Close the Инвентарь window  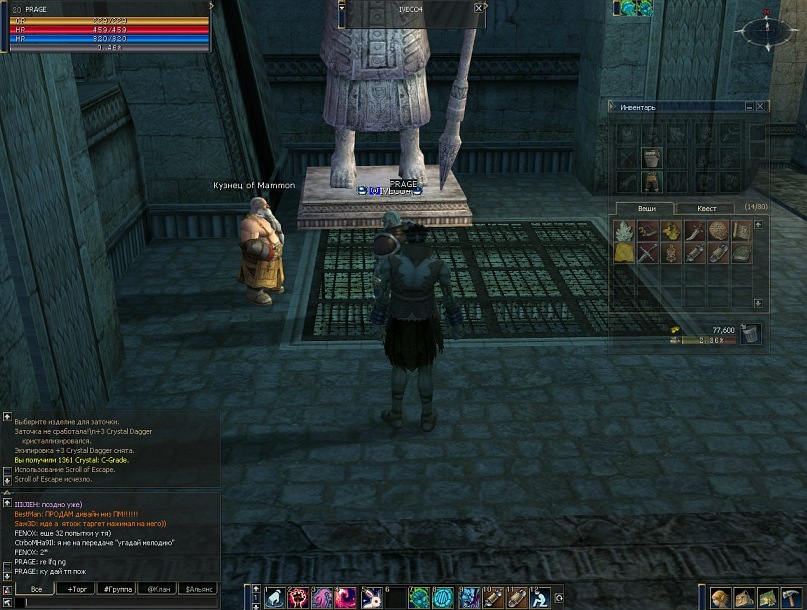coord(761,106)
